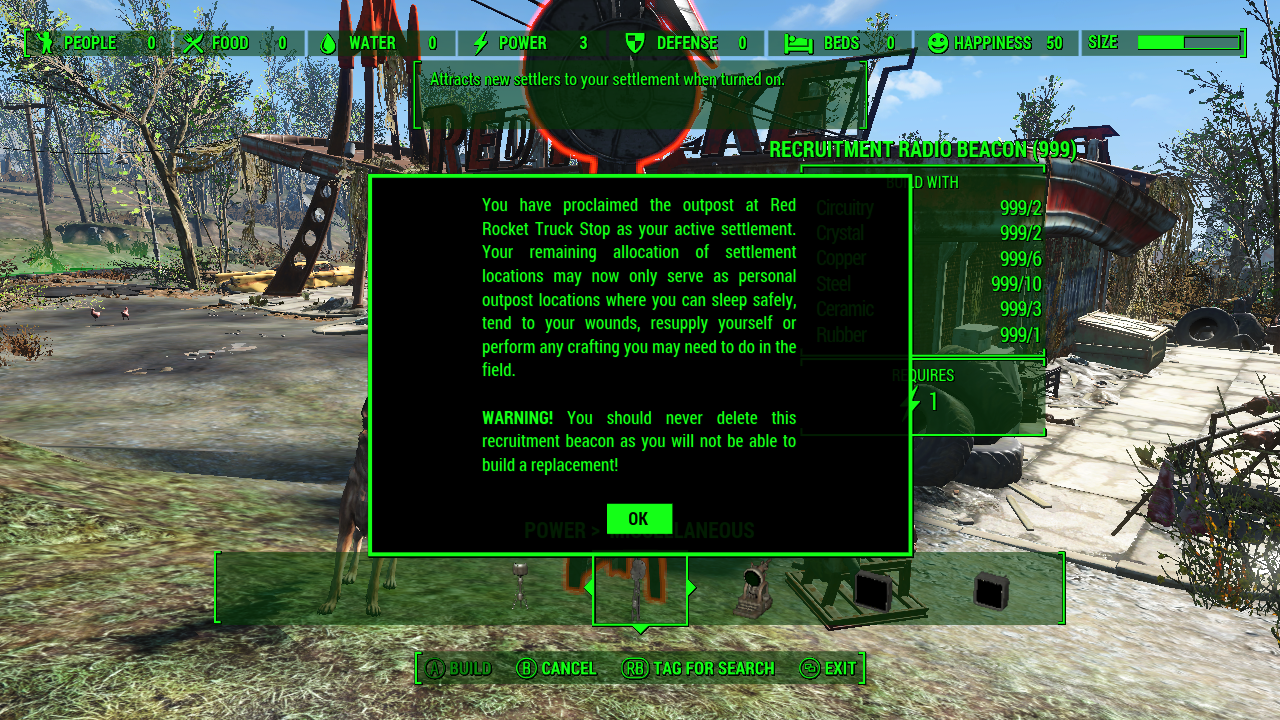
Task: Pick the siren item in the build row
Action: [x=753, y=590]
